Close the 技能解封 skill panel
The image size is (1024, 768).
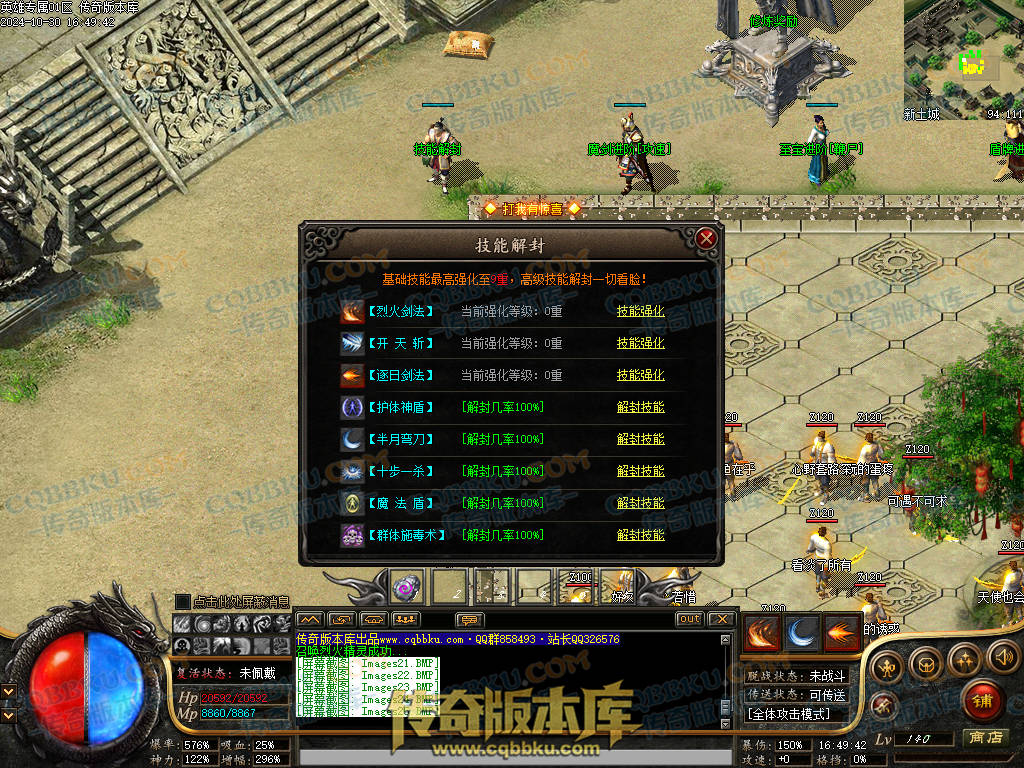(706, 238)
